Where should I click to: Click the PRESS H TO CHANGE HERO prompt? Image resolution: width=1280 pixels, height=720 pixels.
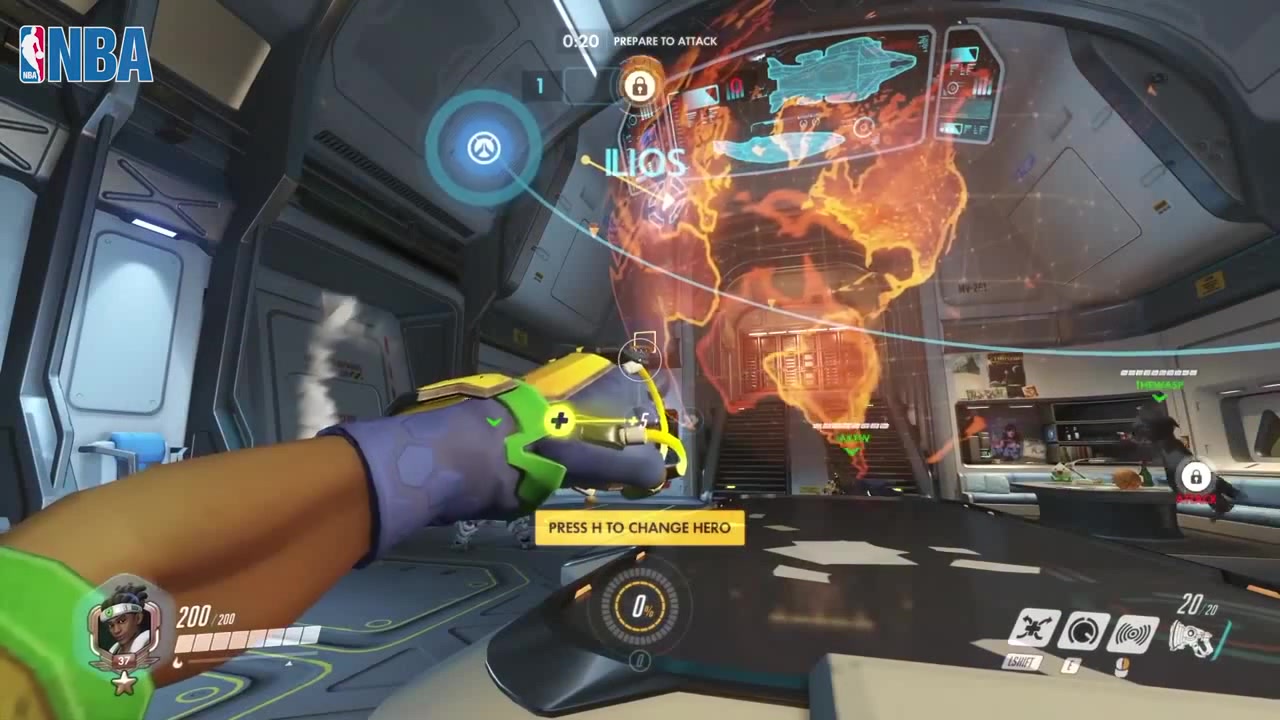tap(640, 528)
